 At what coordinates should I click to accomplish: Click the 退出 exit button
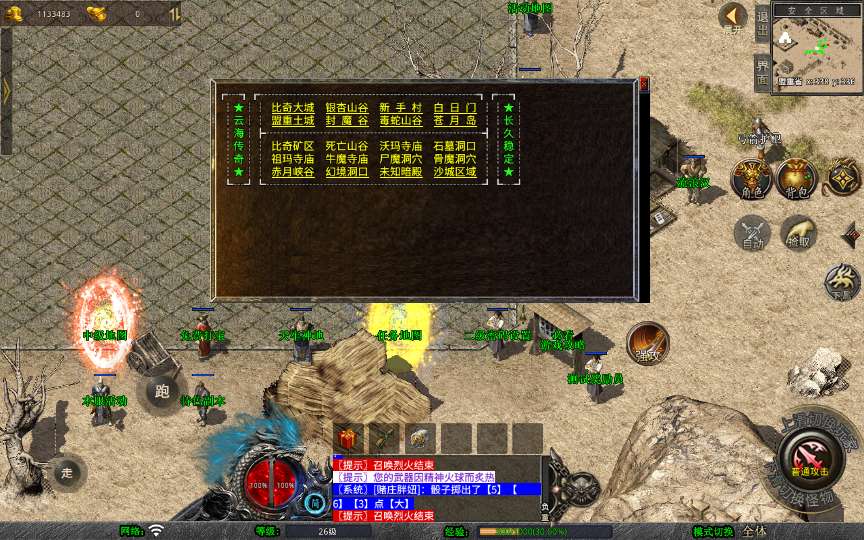(762, 22)
